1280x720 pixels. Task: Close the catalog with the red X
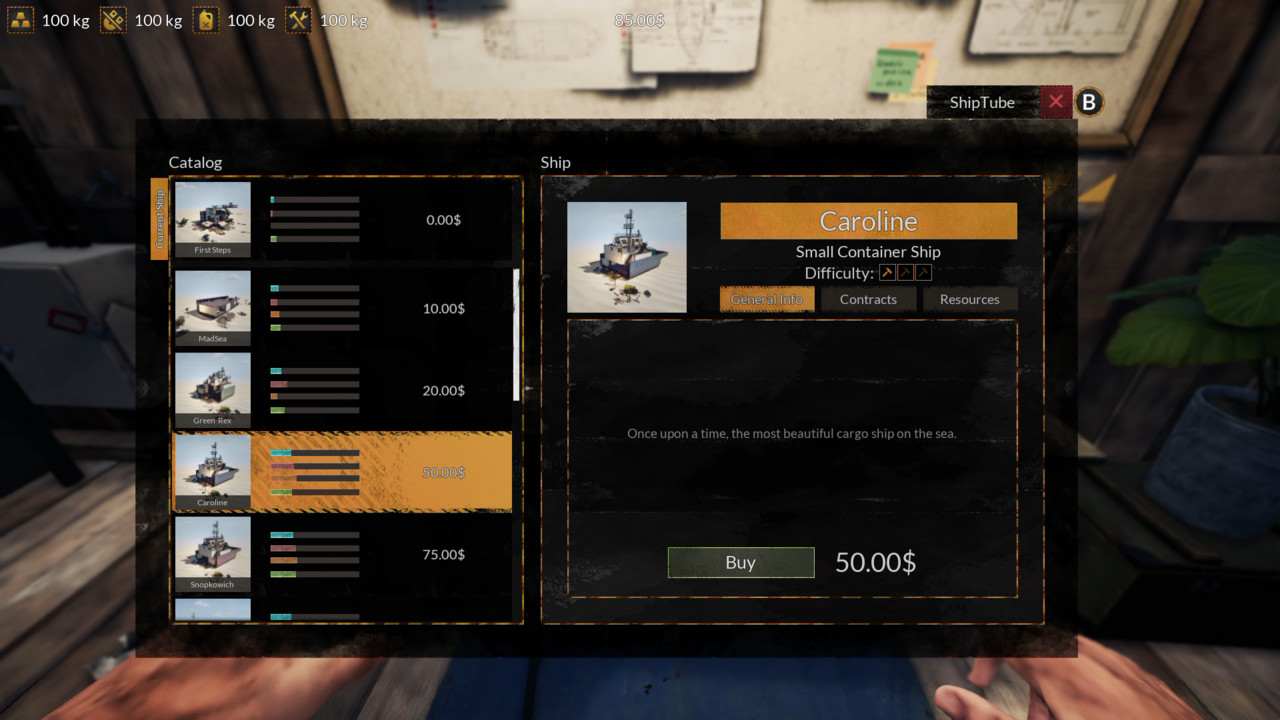point(1056,101)
